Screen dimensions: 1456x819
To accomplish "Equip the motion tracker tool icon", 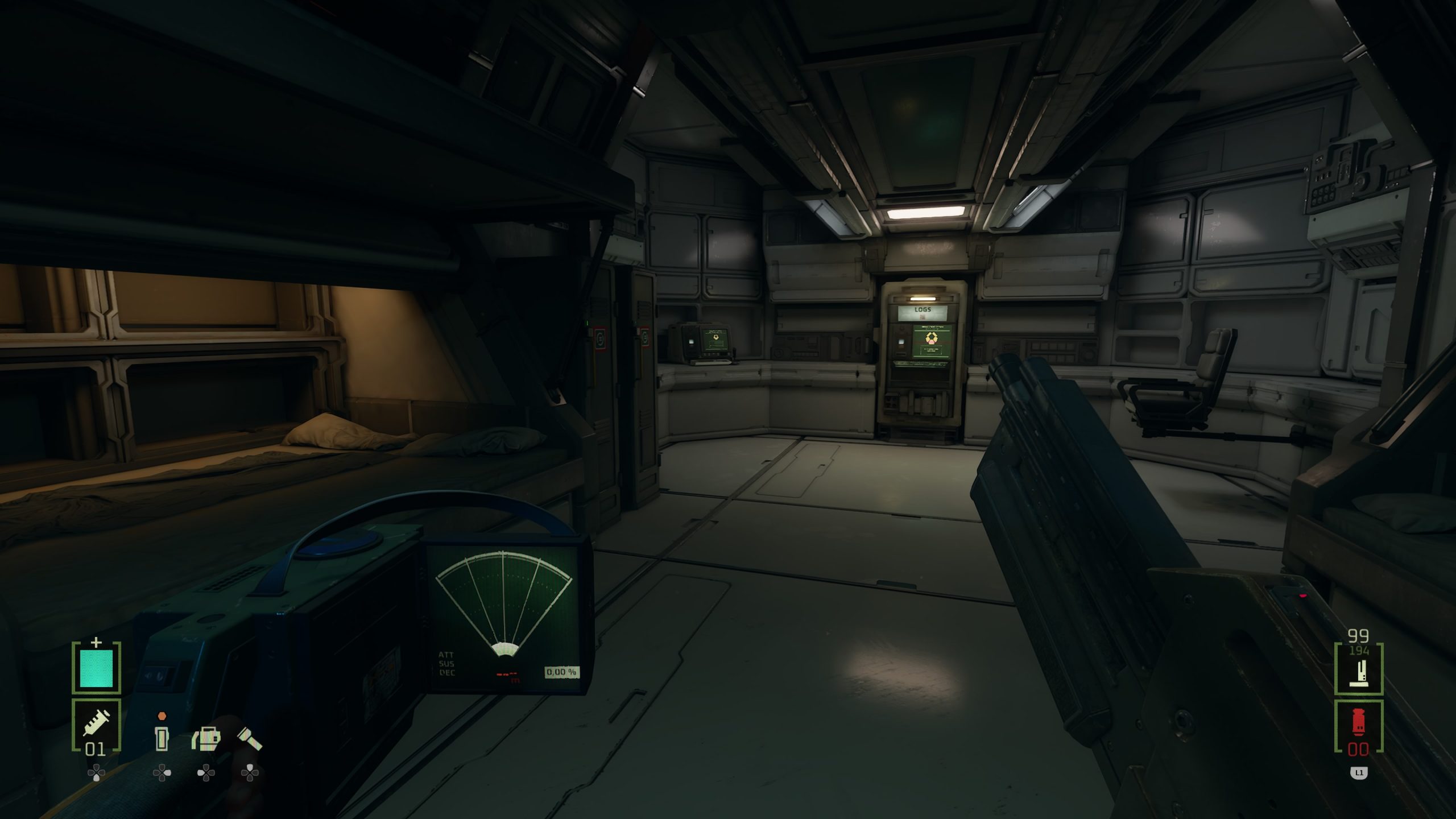I will tap(206, 738).
